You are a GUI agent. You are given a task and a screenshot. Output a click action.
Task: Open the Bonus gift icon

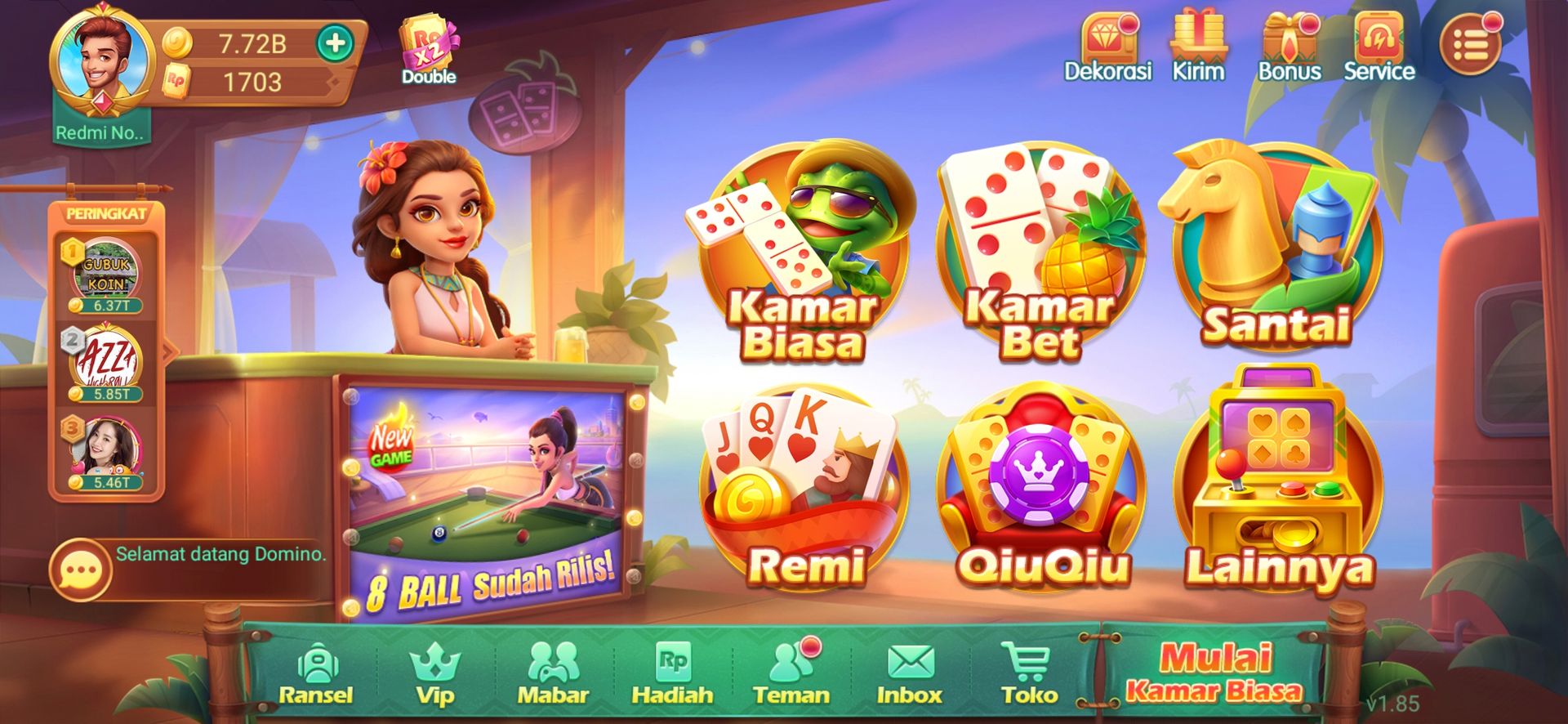tap(1289, 47)
